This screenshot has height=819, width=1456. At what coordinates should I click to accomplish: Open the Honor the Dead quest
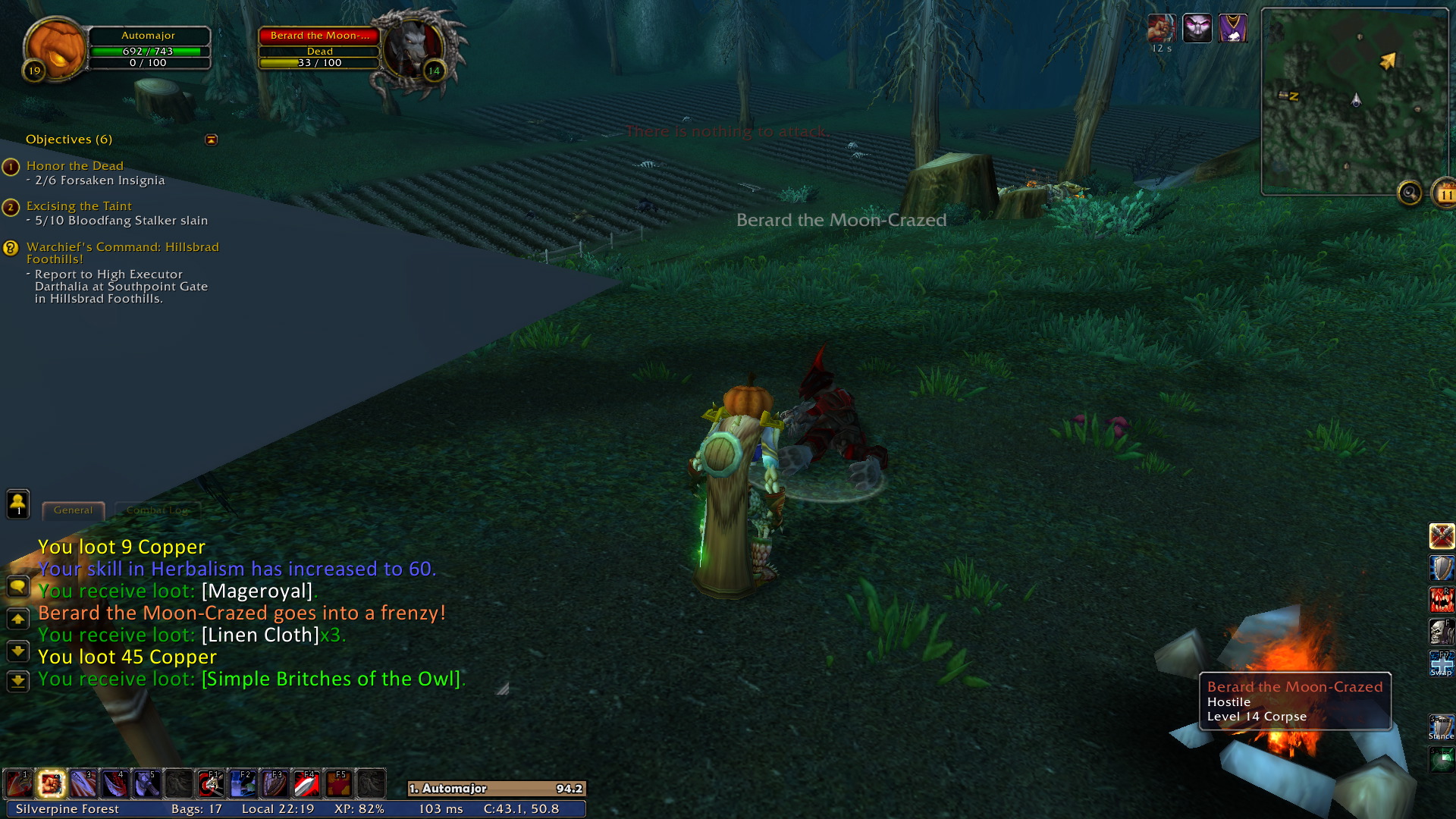pos(74,166)
